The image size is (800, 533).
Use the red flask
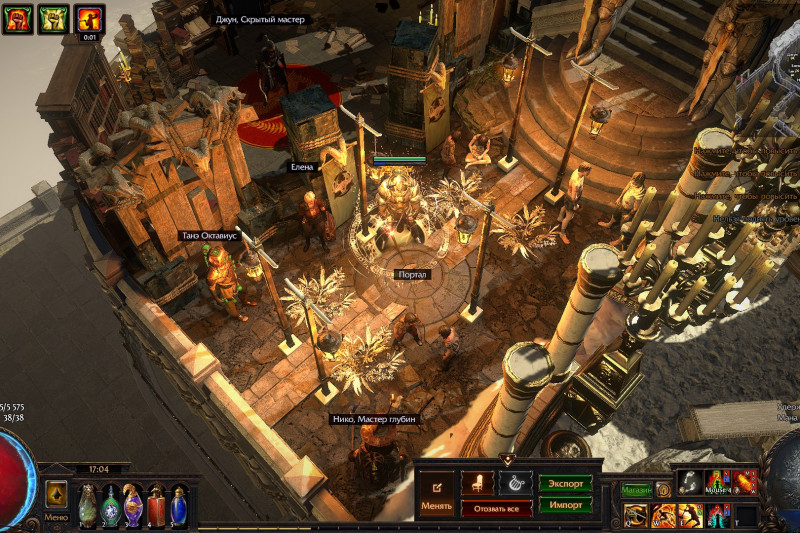pyautogui.click(x=156, y=505)
